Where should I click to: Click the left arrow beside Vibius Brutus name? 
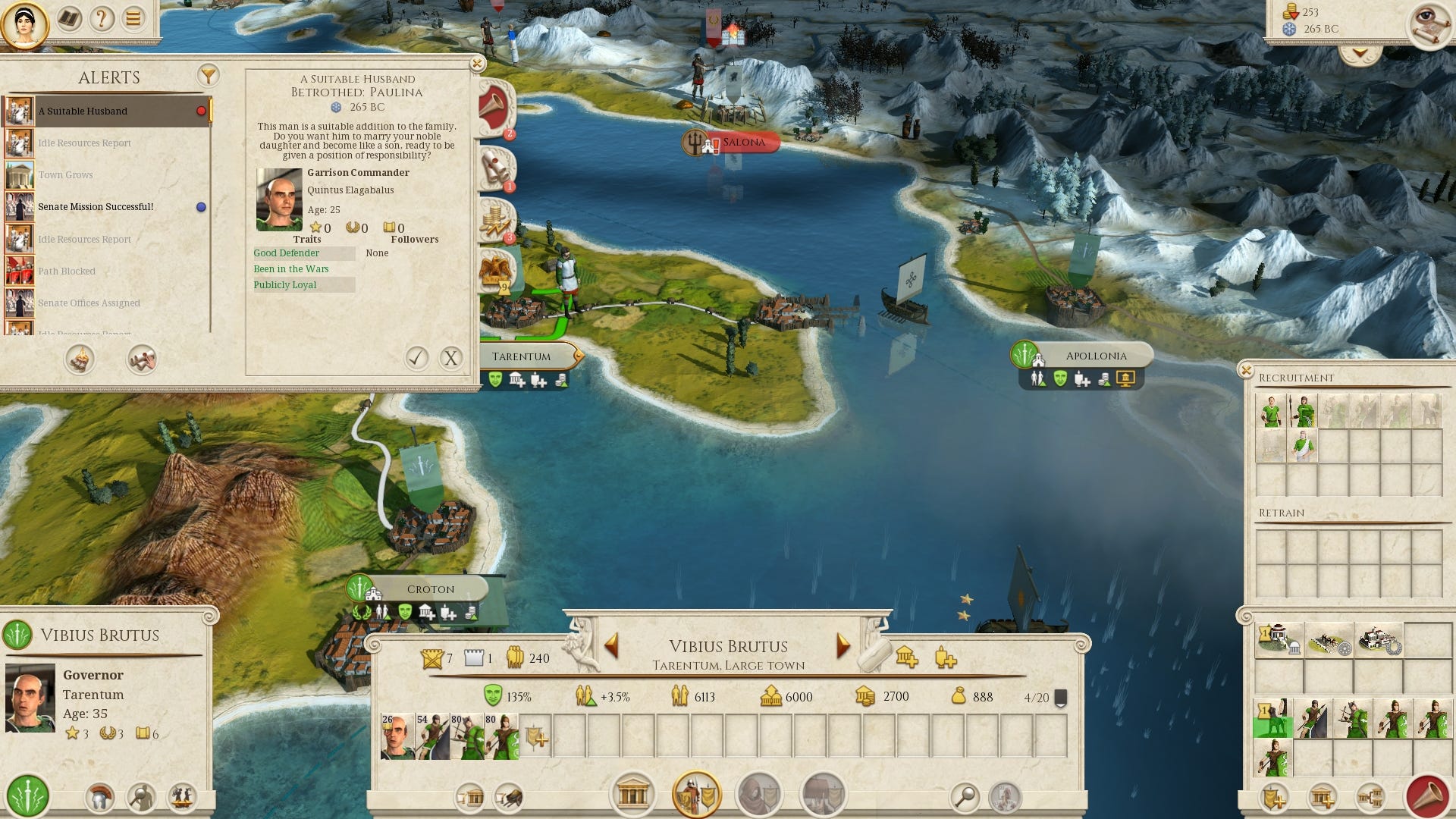pyautogui.click(x=611, y=647)
